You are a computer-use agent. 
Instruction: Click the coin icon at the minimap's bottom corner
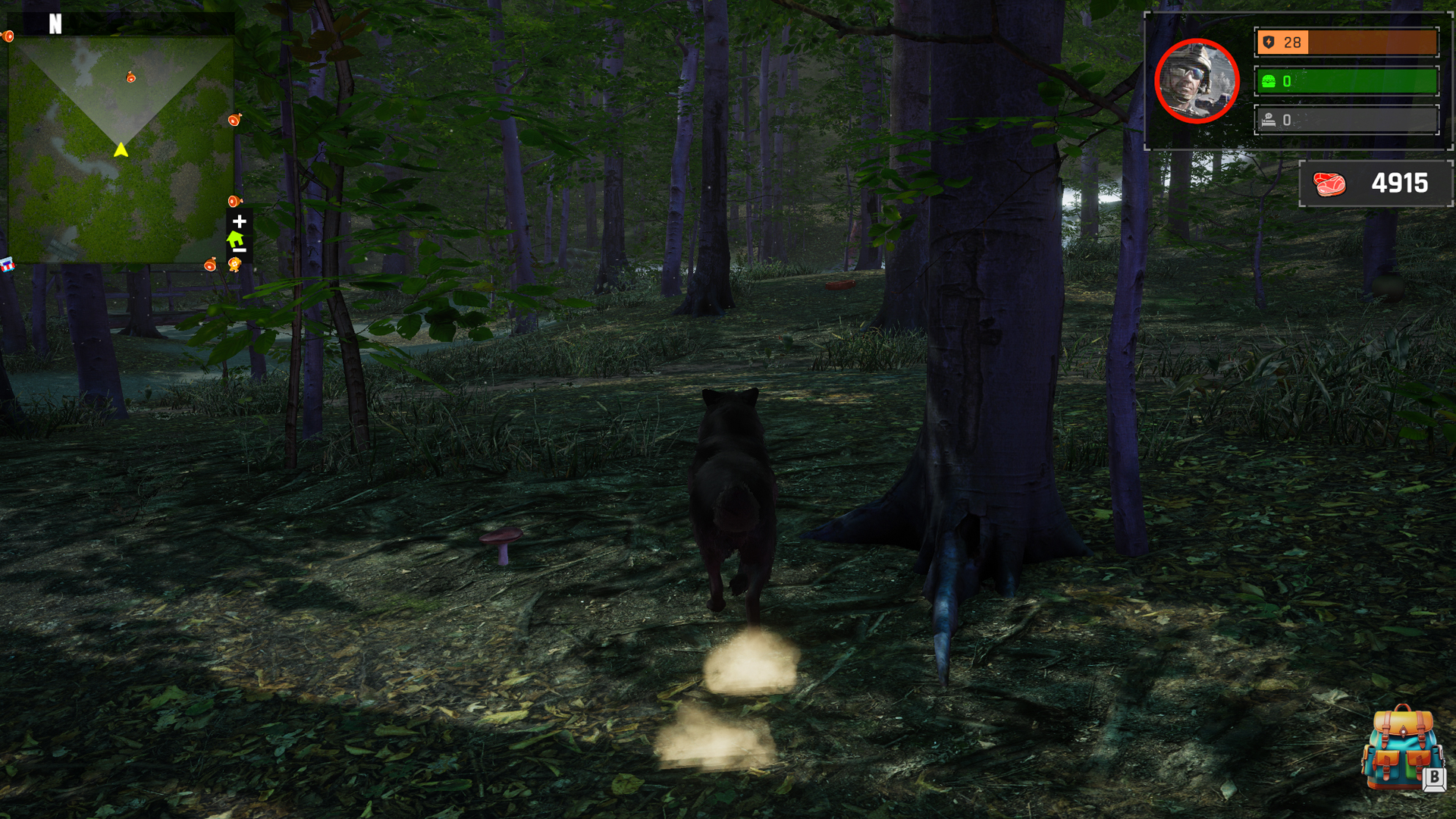(236, 264)
